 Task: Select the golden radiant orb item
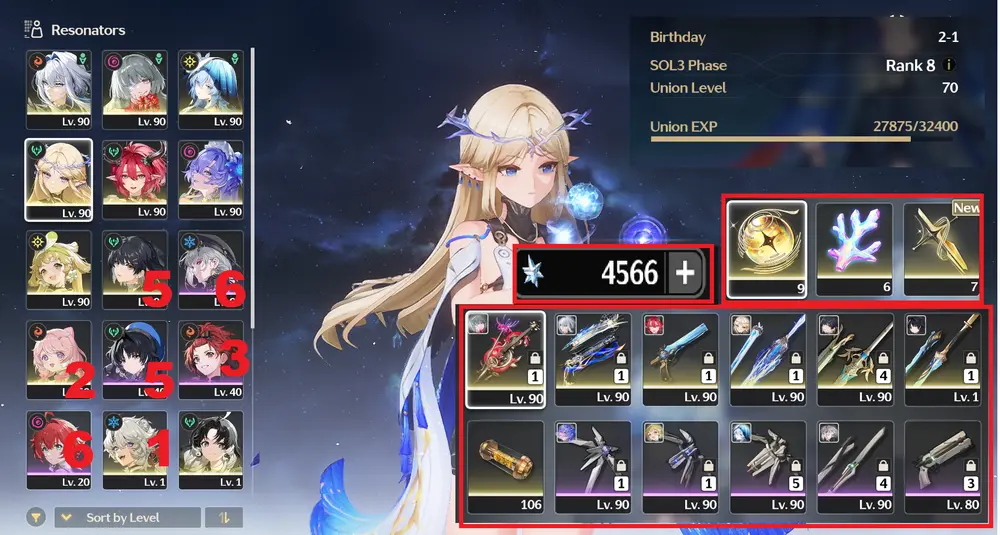pos(766,249)
